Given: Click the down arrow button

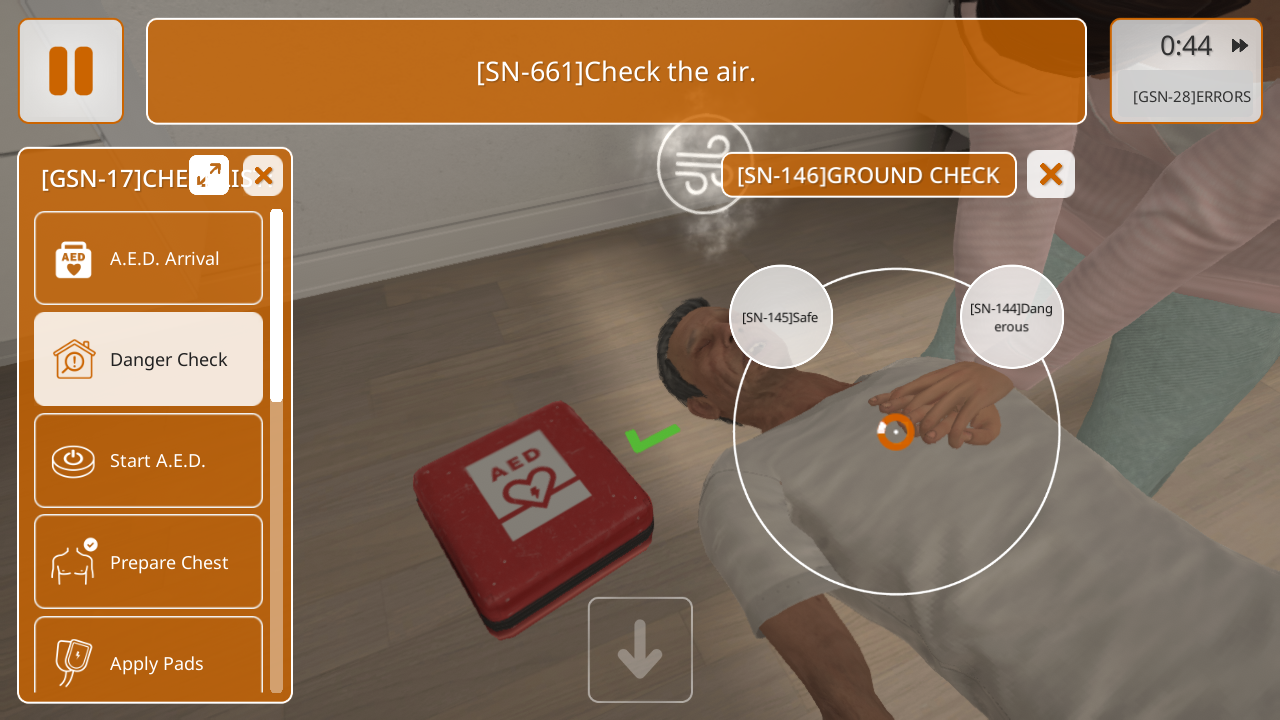Looking at the screenshot, I should [x=640, y=650].
